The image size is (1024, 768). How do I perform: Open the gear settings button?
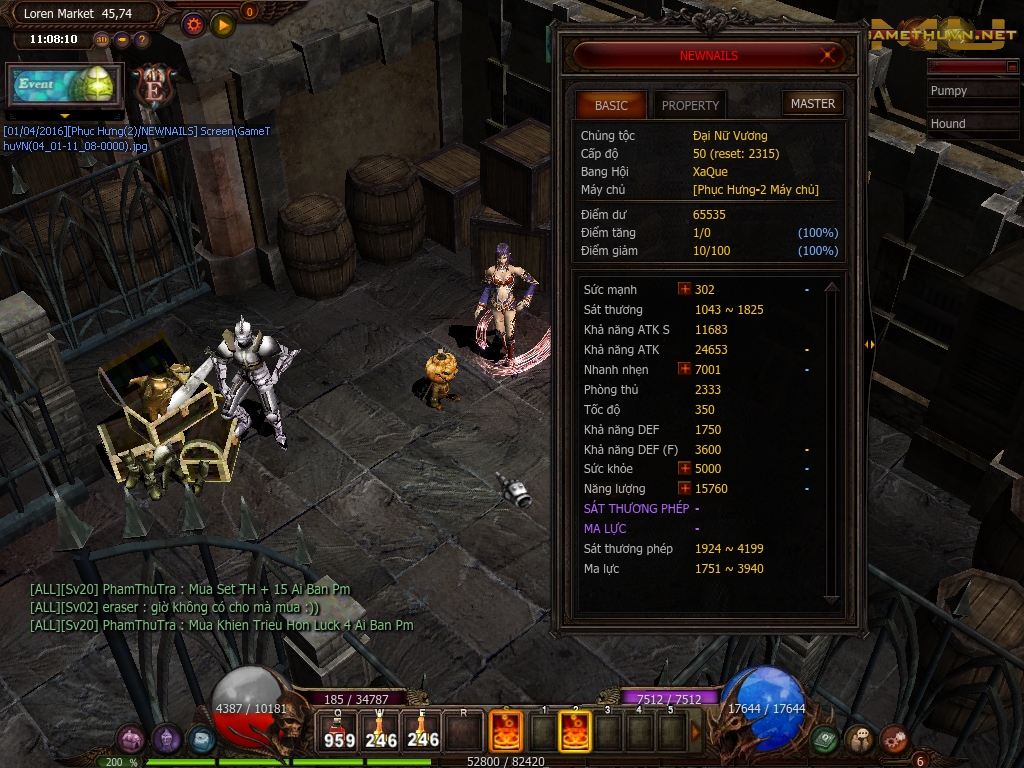coord(193,25)
